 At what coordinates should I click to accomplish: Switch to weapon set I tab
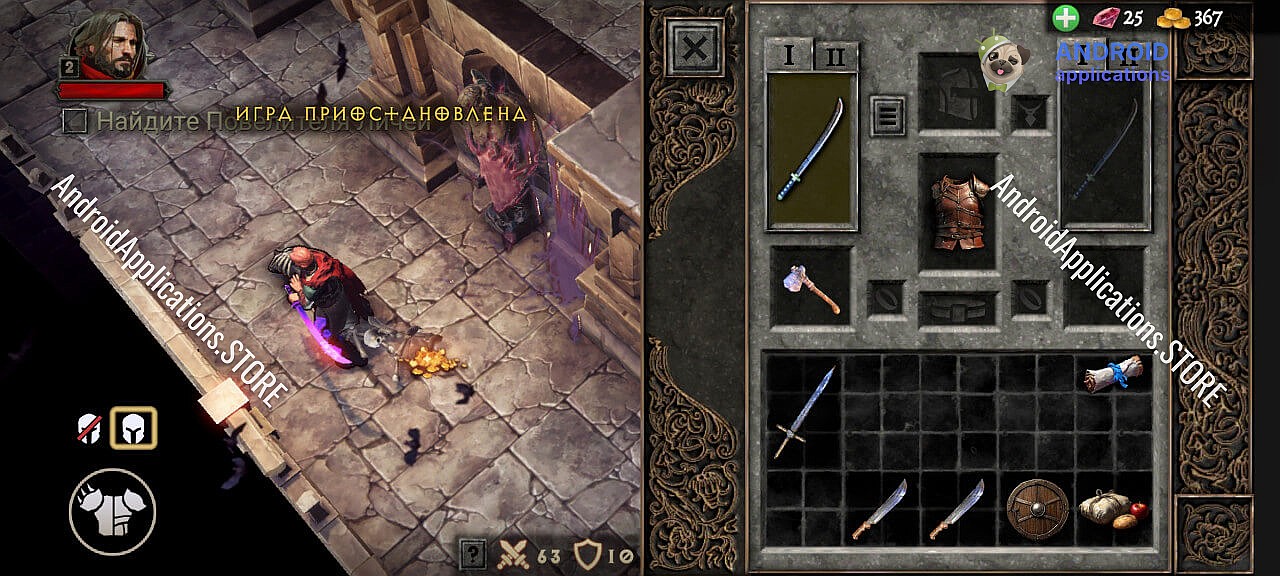790,56
